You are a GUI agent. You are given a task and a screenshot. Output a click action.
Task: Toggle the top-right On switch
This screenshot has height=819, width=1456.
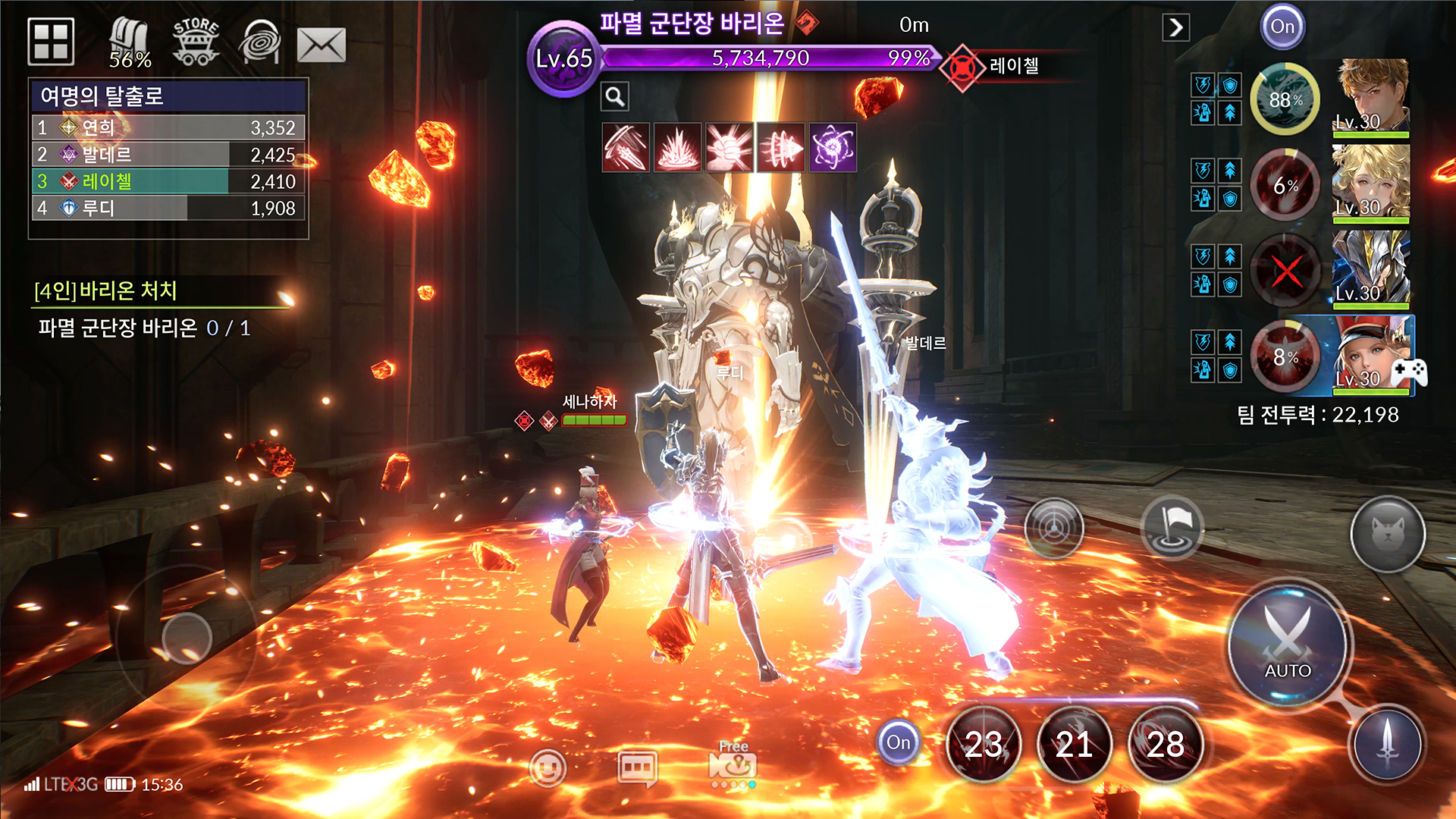click(1282, 27)
